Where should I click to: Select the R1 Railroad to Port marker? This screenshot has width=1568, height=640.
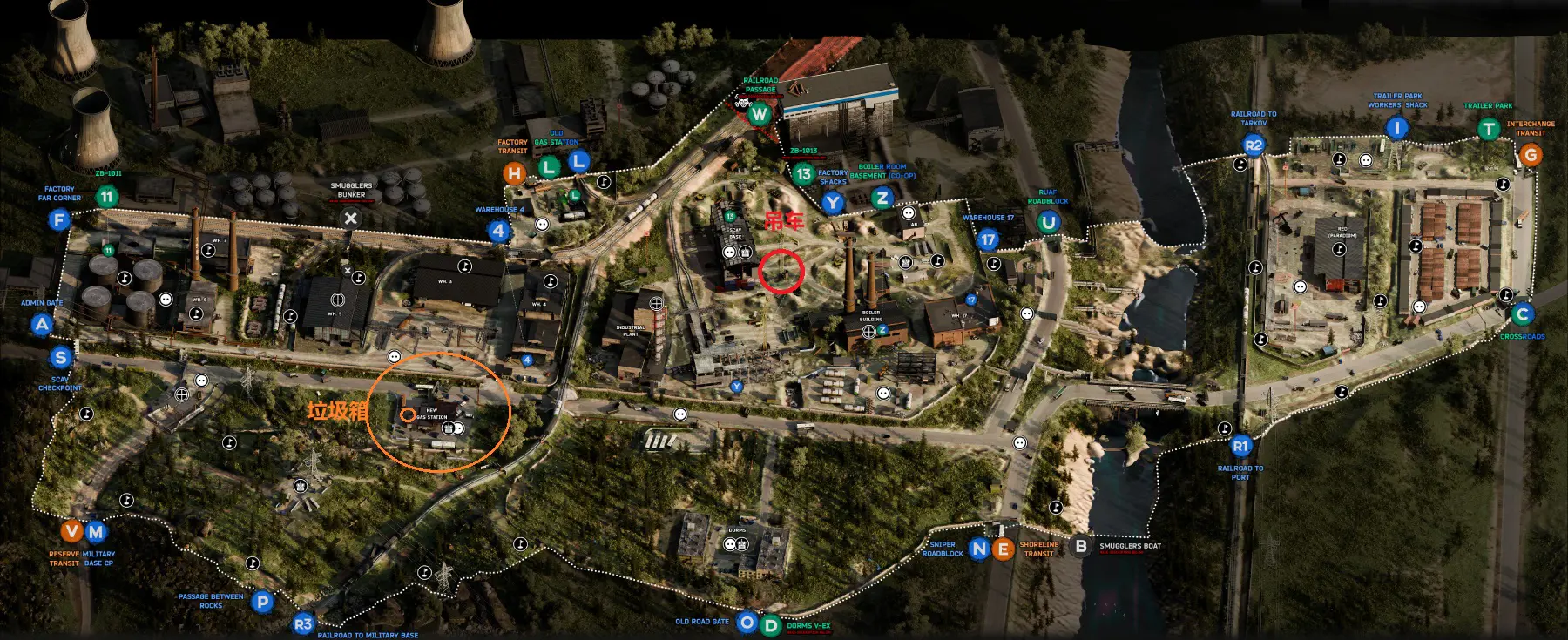click(x=1240, y=446)
